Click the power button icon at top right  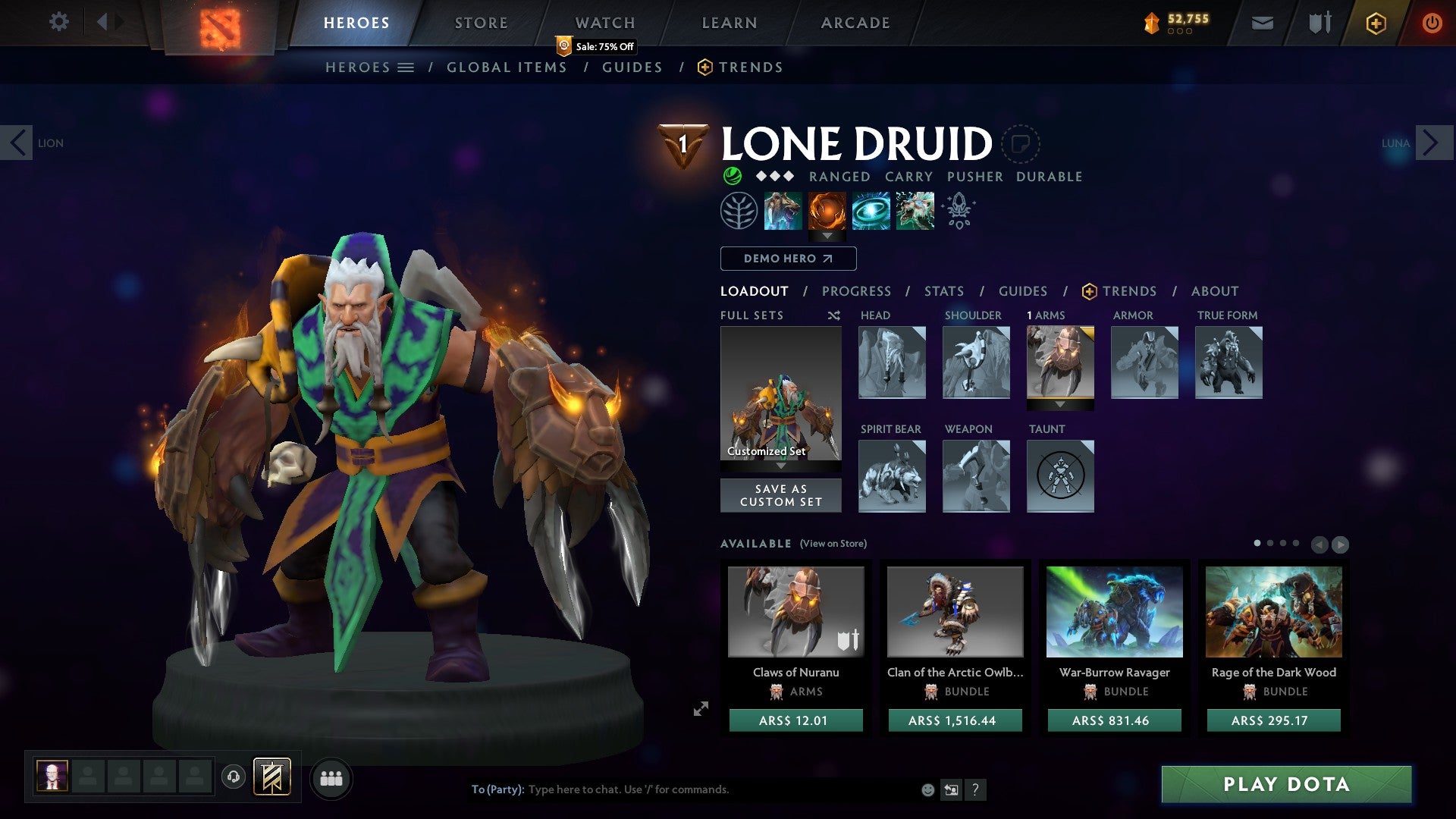point(1432,22)
